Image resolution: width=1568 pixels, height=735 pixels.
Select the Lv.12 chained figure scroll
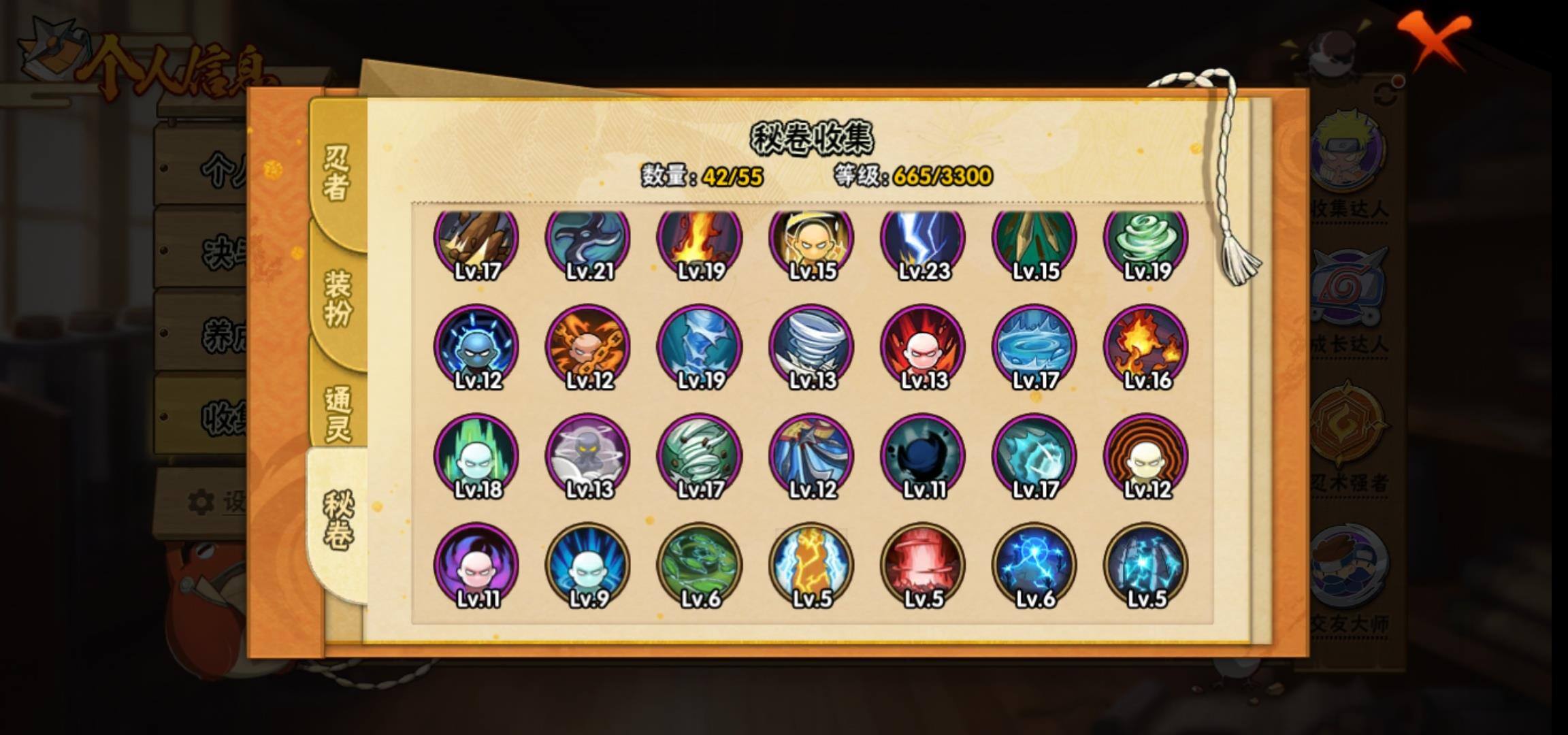coord(588,347)
